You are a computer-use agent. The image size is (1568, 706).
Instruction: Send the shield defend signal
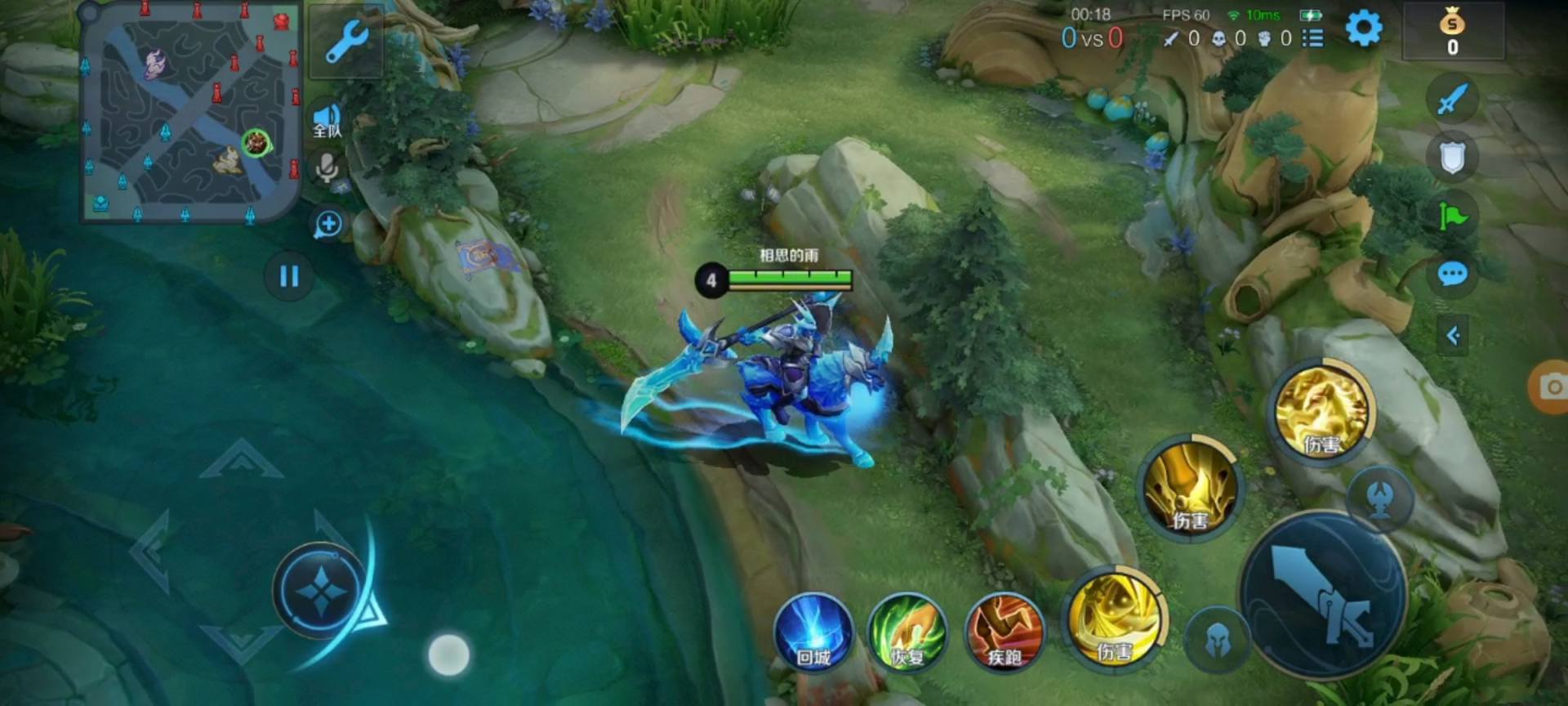(1452, 157)
